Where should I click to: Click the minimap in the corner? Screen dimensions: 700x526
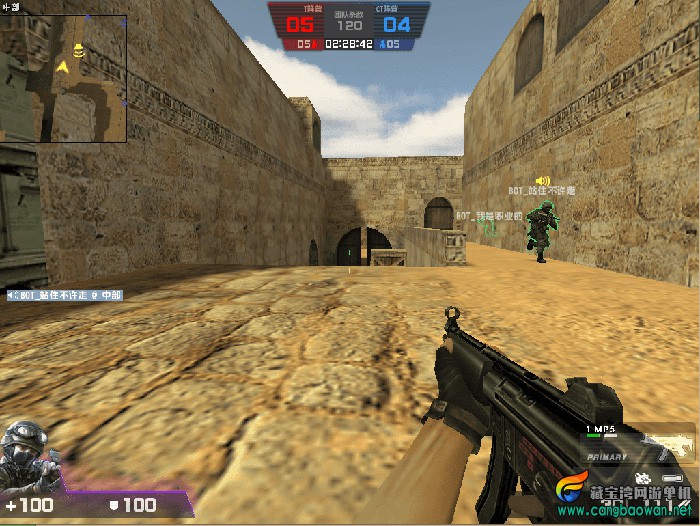click(x=64, y=77)
